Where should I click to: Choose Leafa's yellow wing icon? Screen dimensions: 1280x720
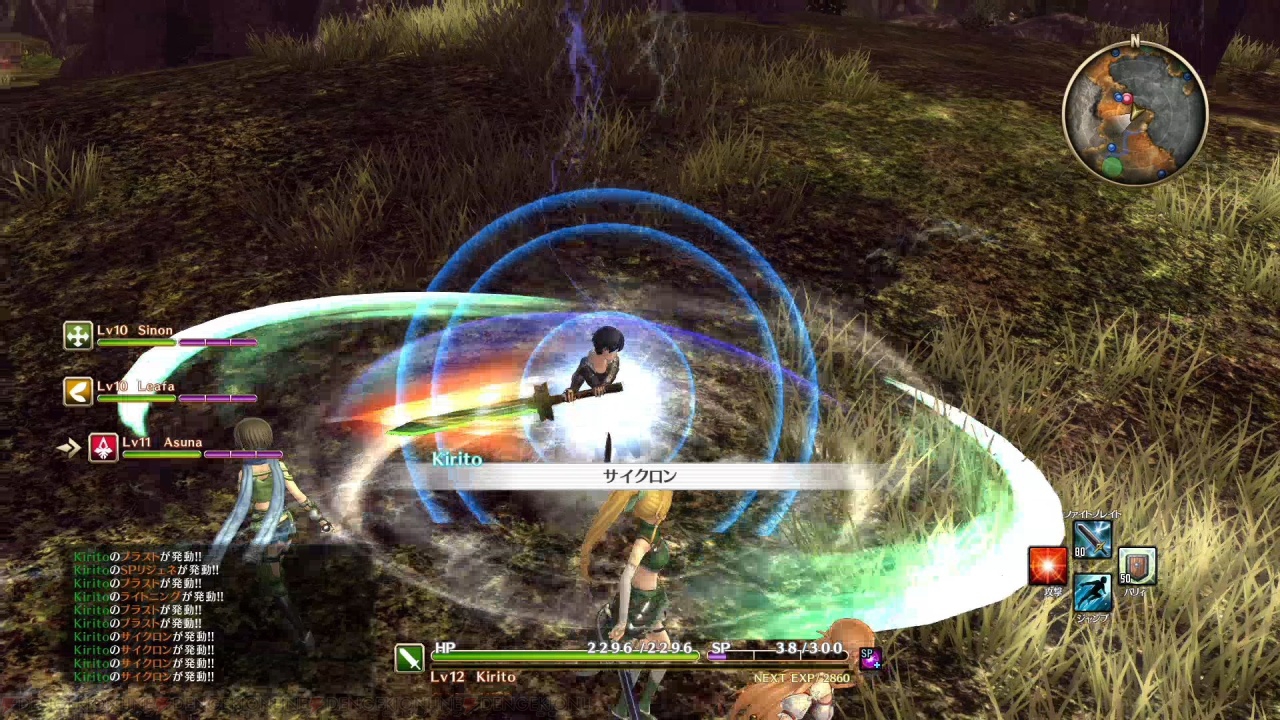click(78, 391)
